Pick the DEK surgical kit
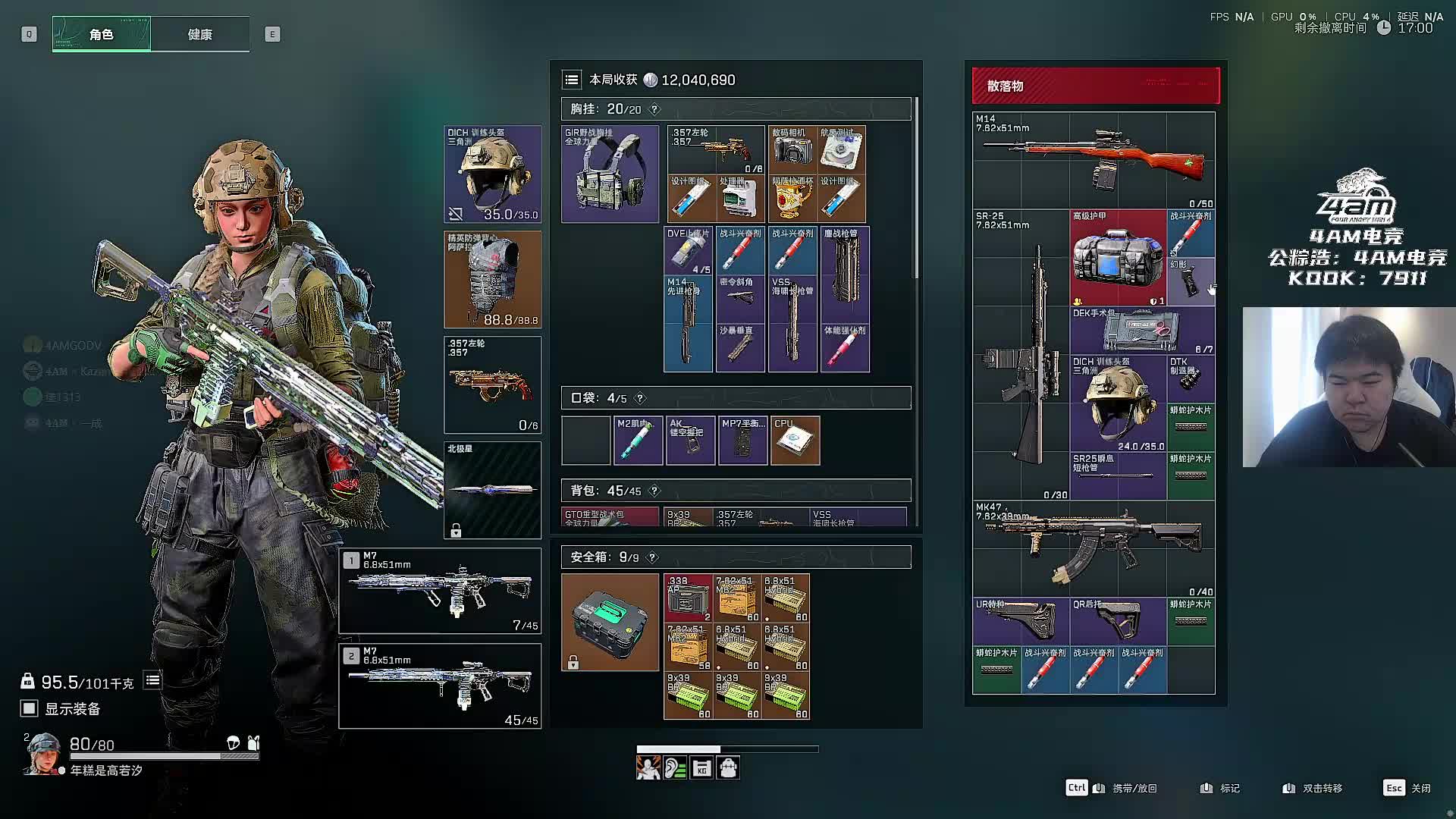Screen dimensions: 1456x819 pos(1142,331)
